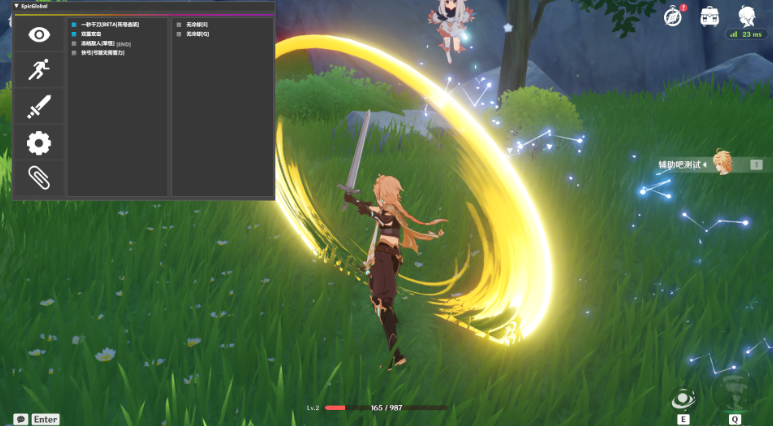Image resolution: width=773 pixels, height=426 pixels.
Task: Activate the elemental skill icon
Action: (684, 401)
